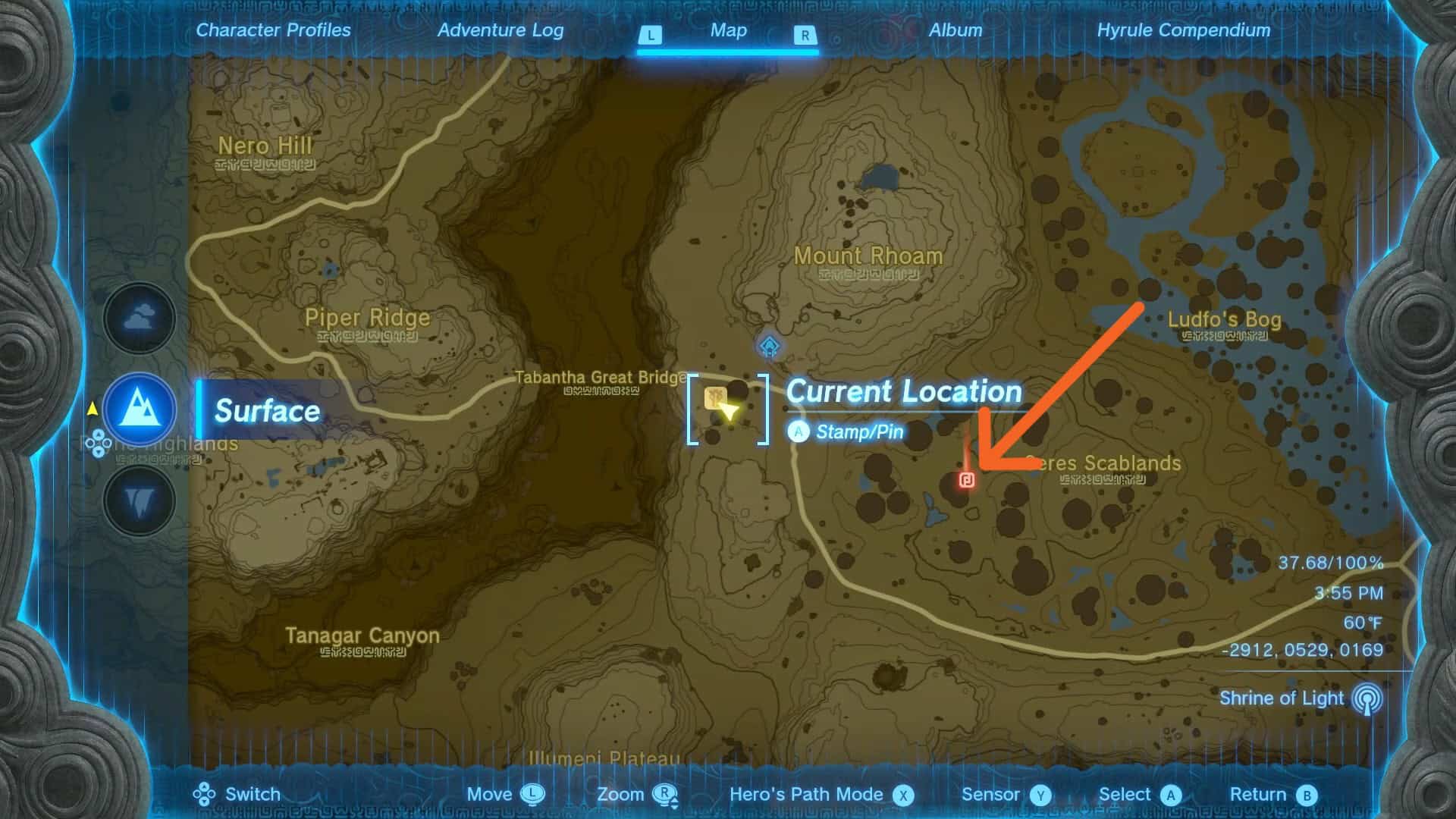The height and width of the screenshot is (819, 1456).
Task: Go to the Hyrule Compendium tab
Action: point(1183,30)
